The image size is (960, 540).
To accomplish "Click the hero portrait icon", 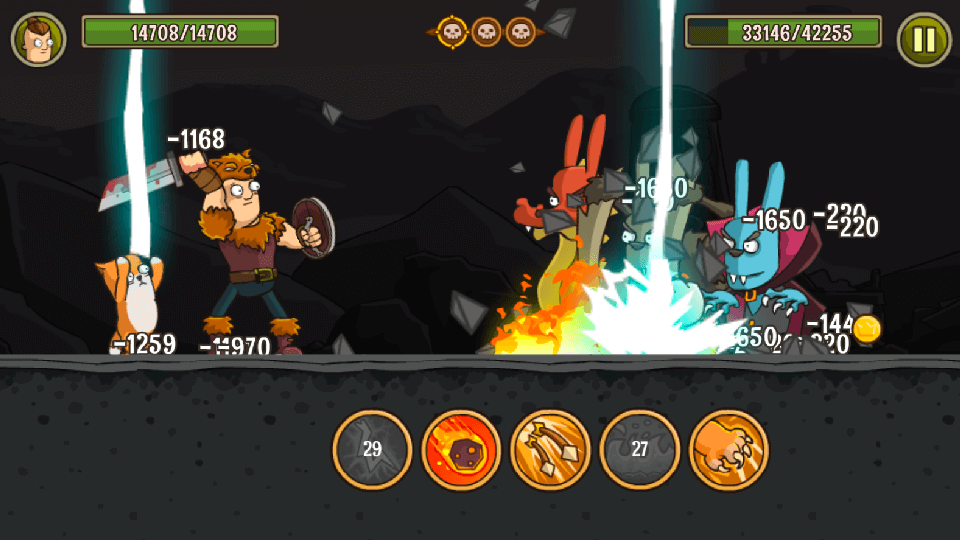I will pos(38,39).
